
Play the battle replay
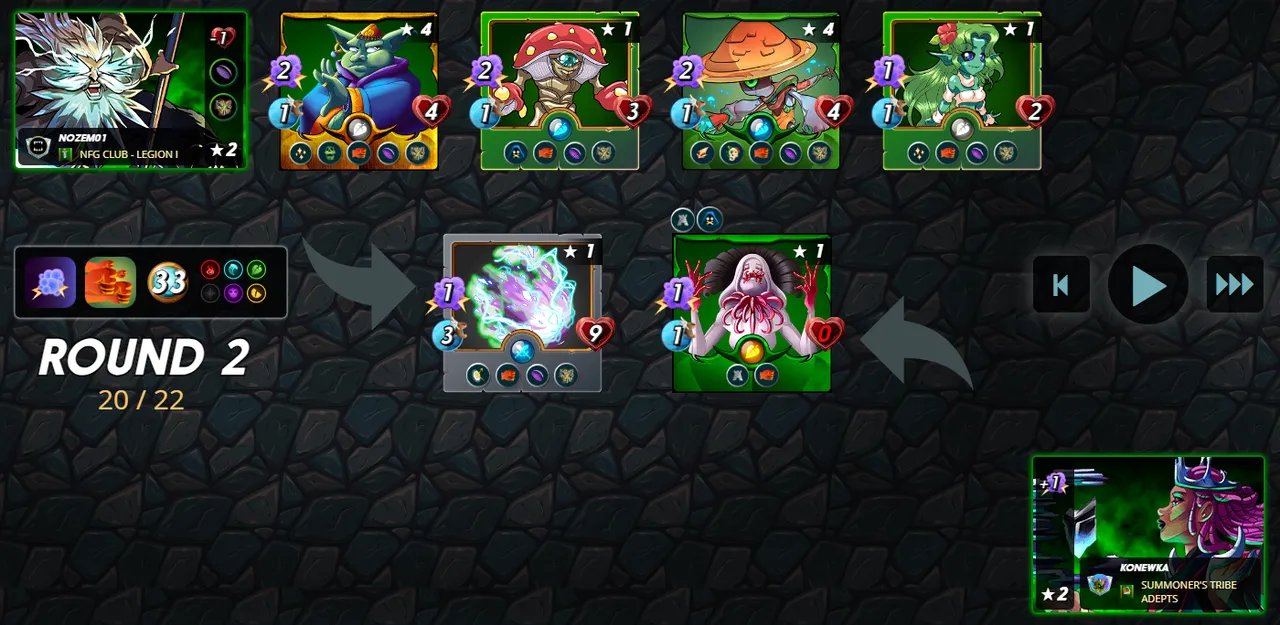point(1148,286)
